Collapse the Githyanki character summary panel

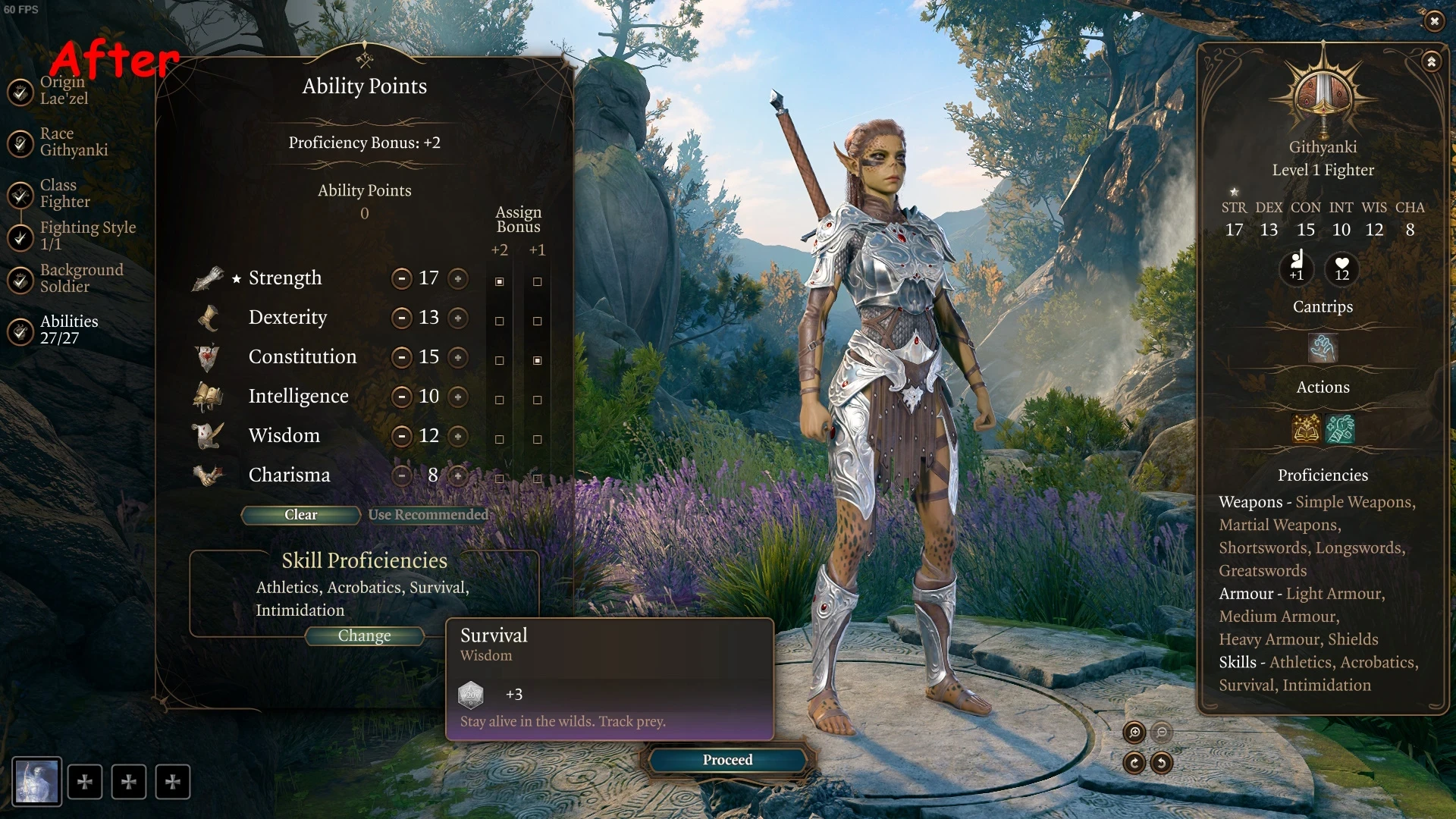tap(1431, 61)
